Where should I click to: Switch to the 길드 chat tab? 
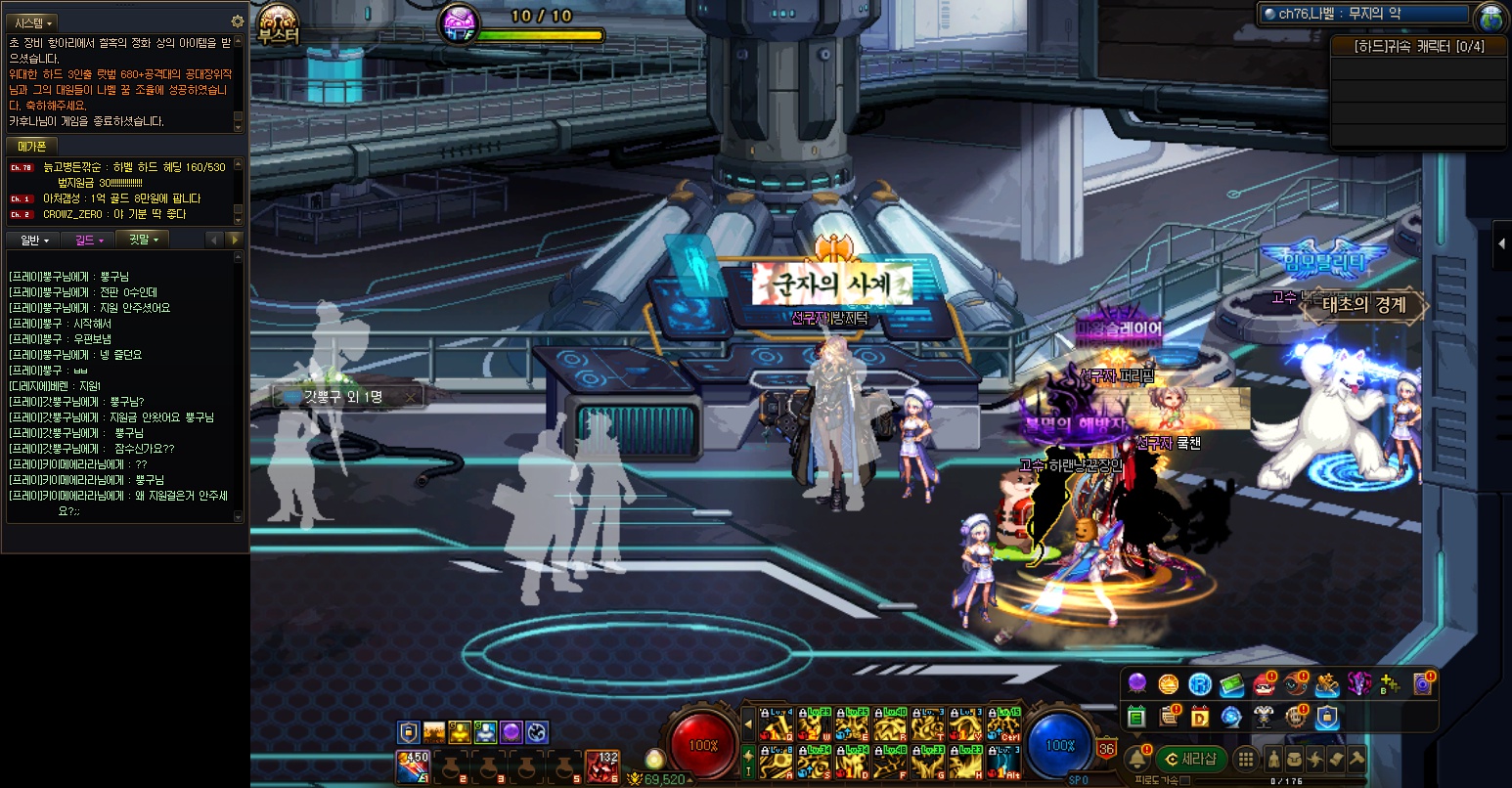[x=89, y=240]
